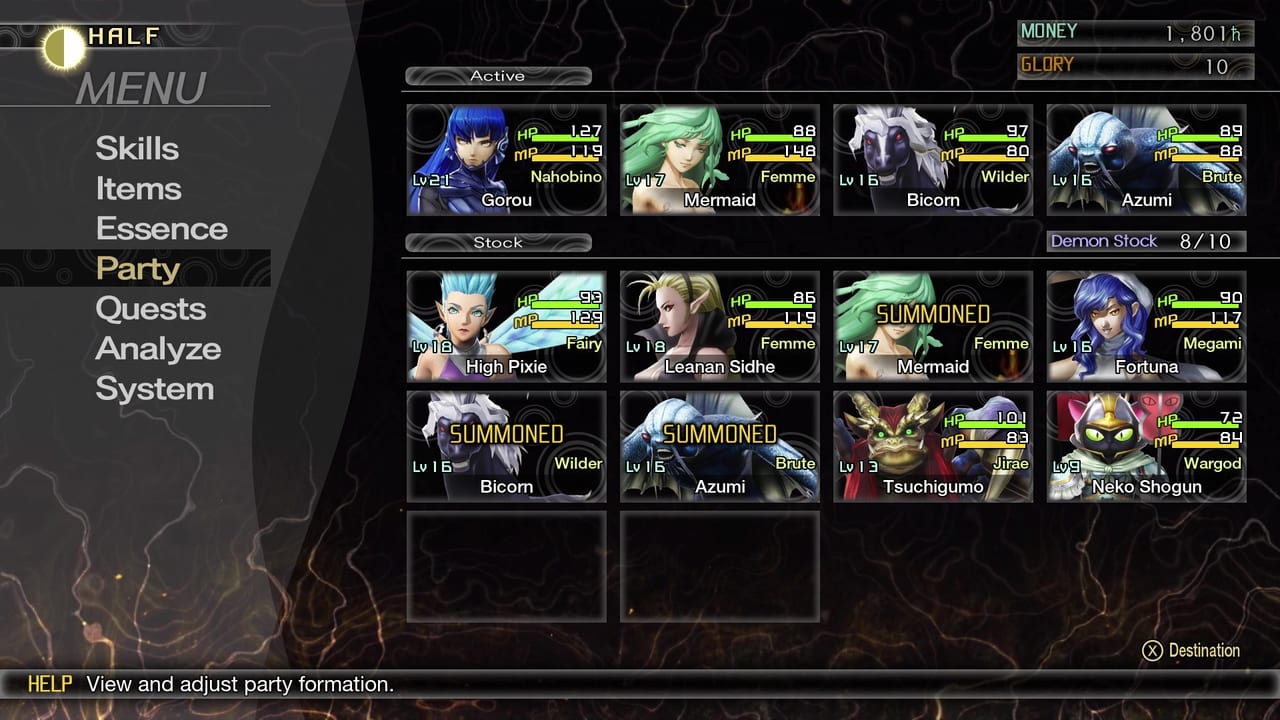Open the Quests menu
The image size is (1280, 720).
[x=151, y=309]
